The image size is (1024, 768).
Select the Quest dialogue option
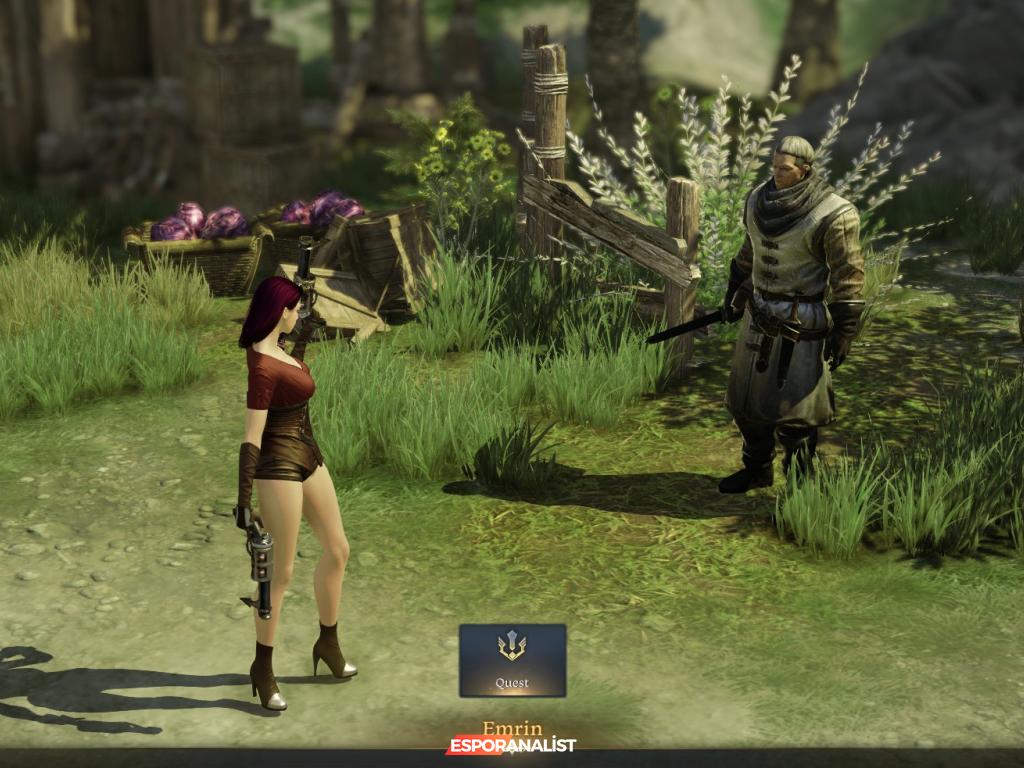tap(512, 660)
